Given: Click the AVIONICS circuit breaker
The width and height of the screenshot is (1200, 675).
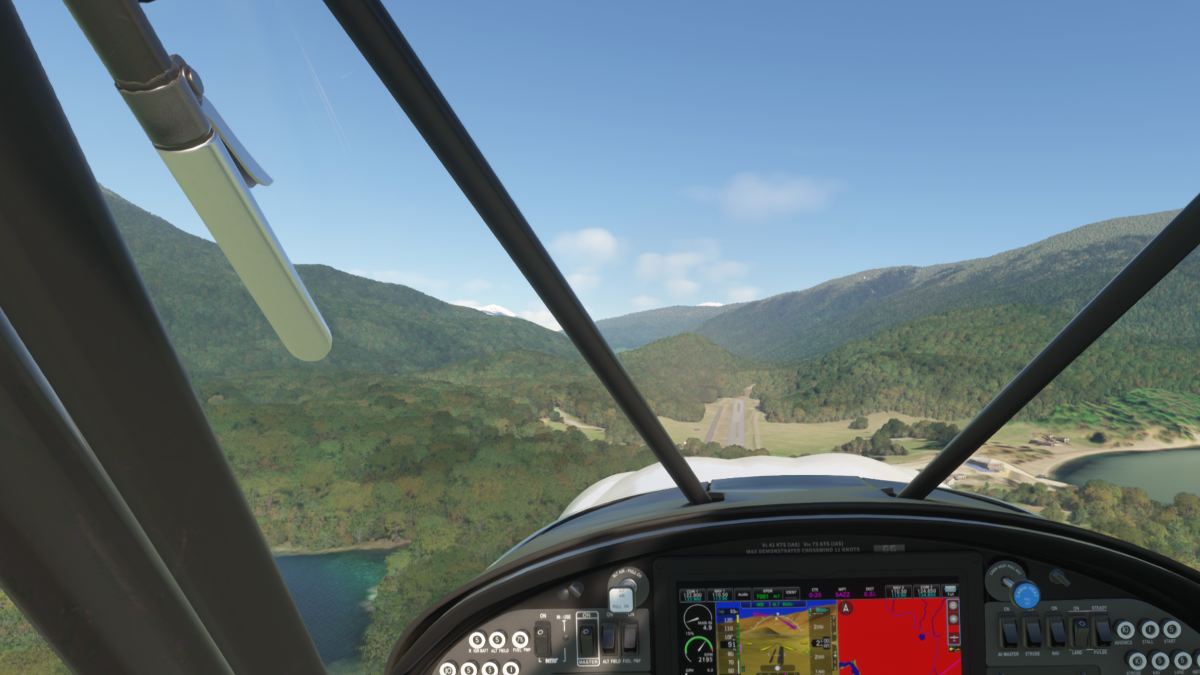Looking at the screenshot, I should point(1126,630).
